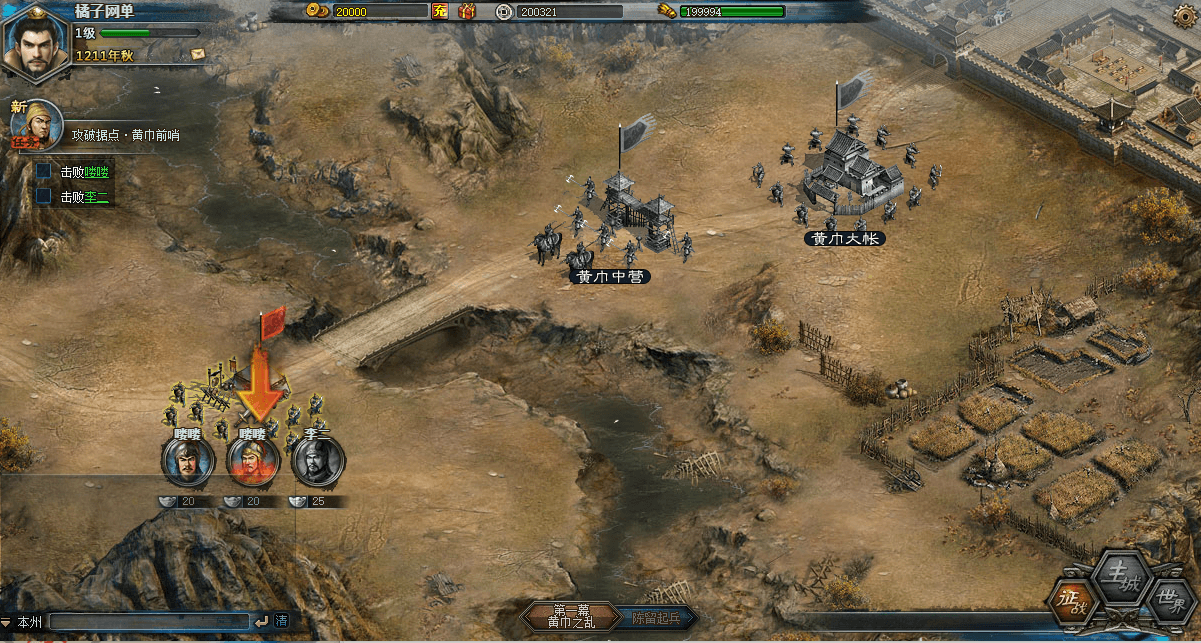Open the 本州 chat channel dropdown
The image size is (1201, 643).
(22, 622)
